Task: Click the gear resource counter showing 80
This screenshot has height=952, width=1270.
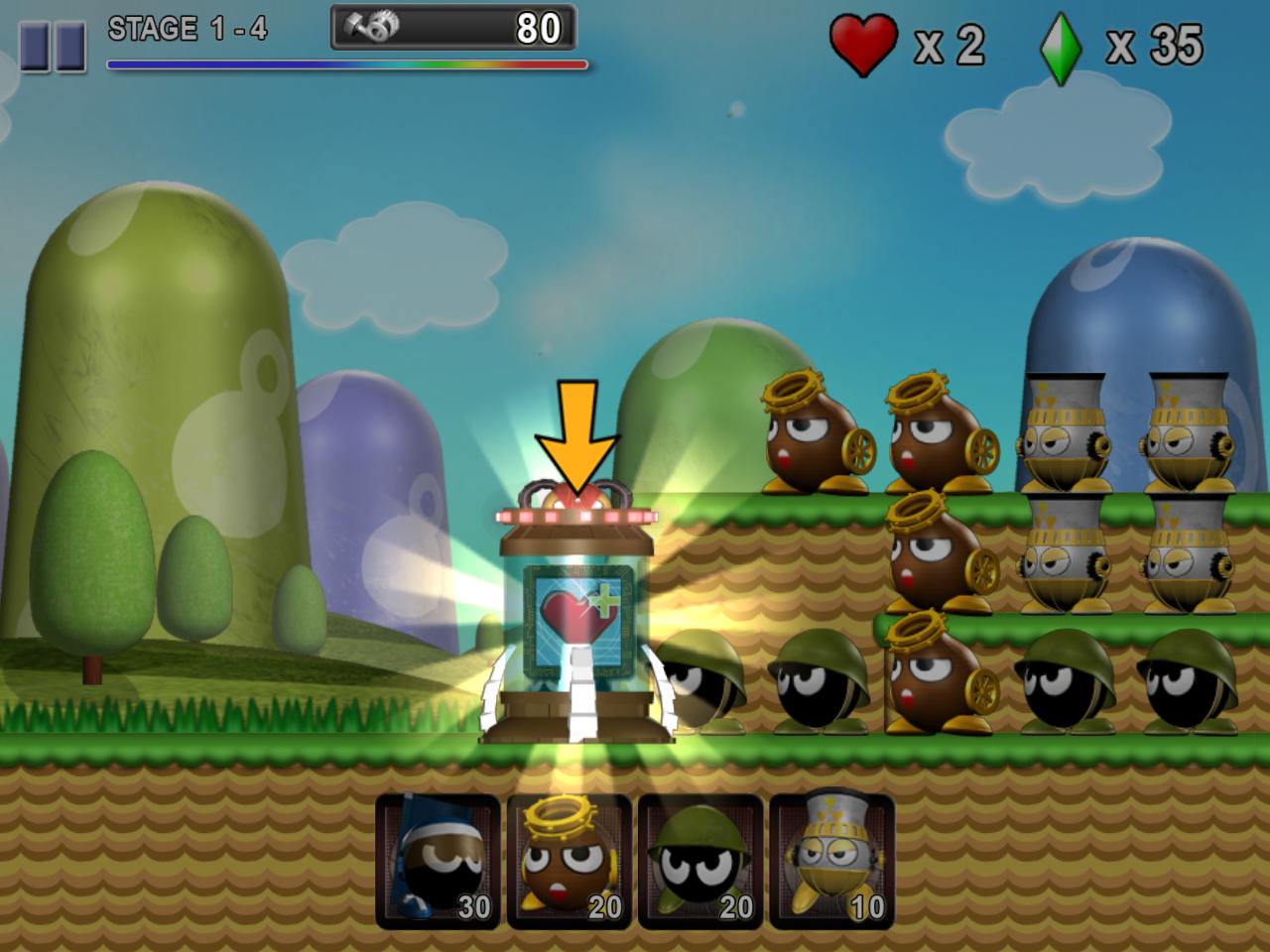Action: tap(451, 30)
